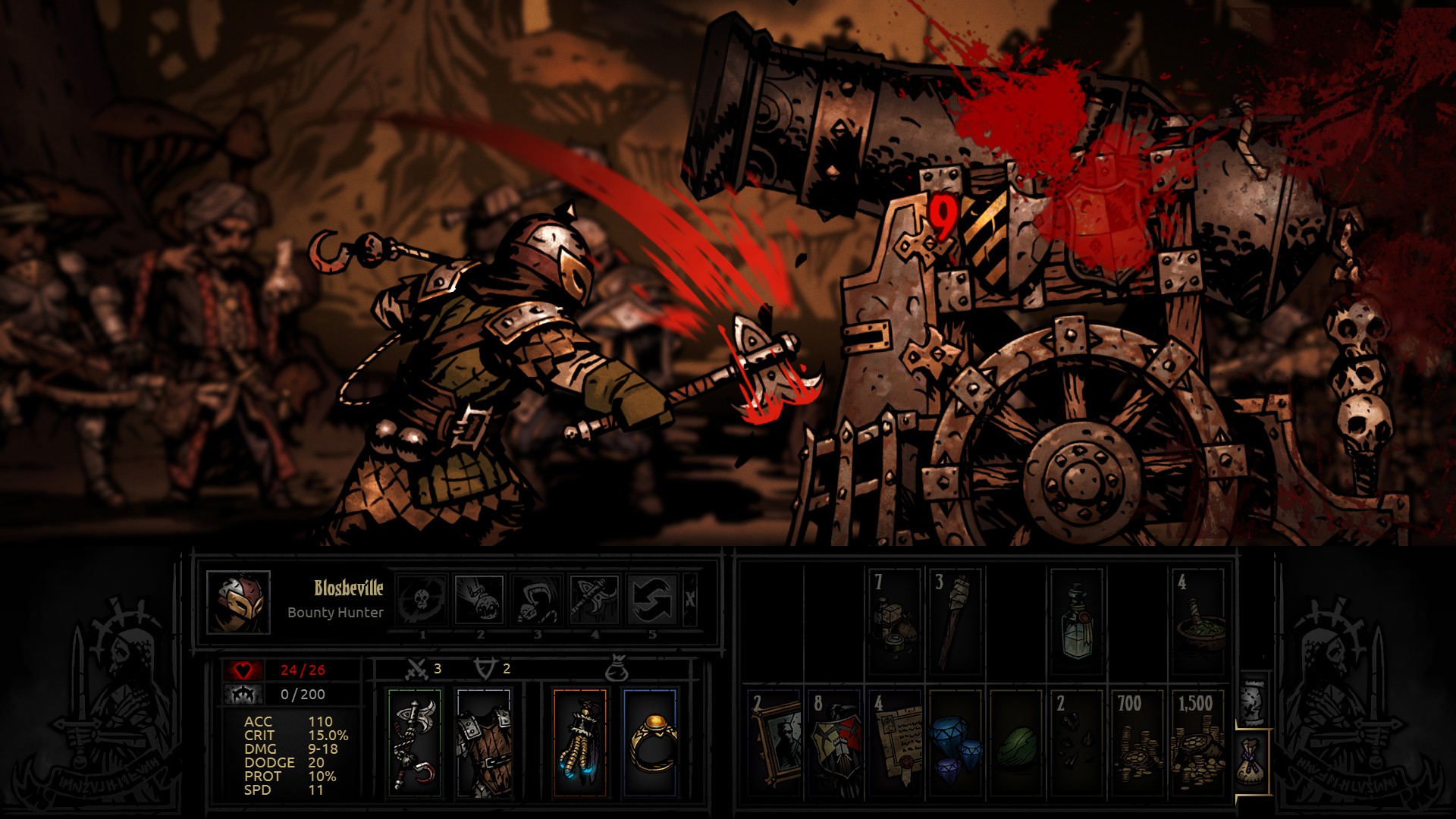This screenshot has width=1456, height=819.
Task: Click the pass turn X button
Action: pyautogui.click(x=689, y=600)
